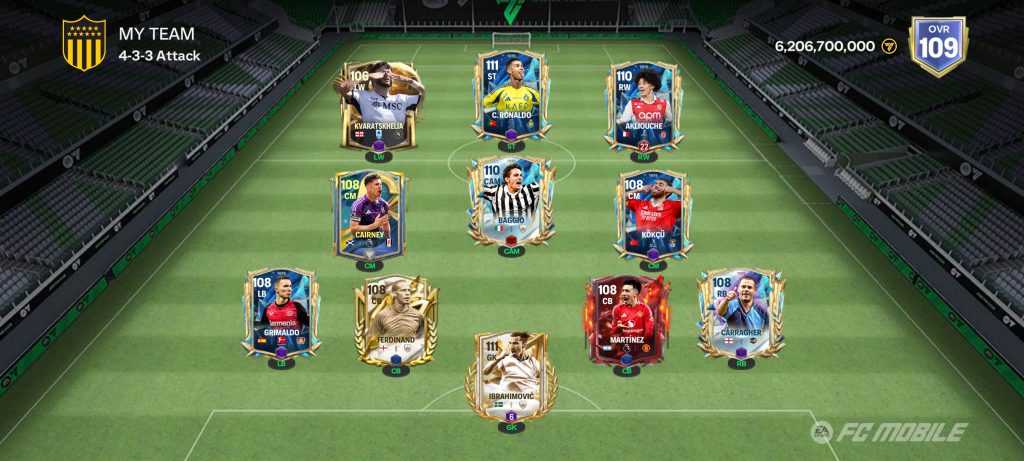The width and height of the screenshot is (1024, 461).
Task: Select the Cairney CM card
Action: point(369,216)
